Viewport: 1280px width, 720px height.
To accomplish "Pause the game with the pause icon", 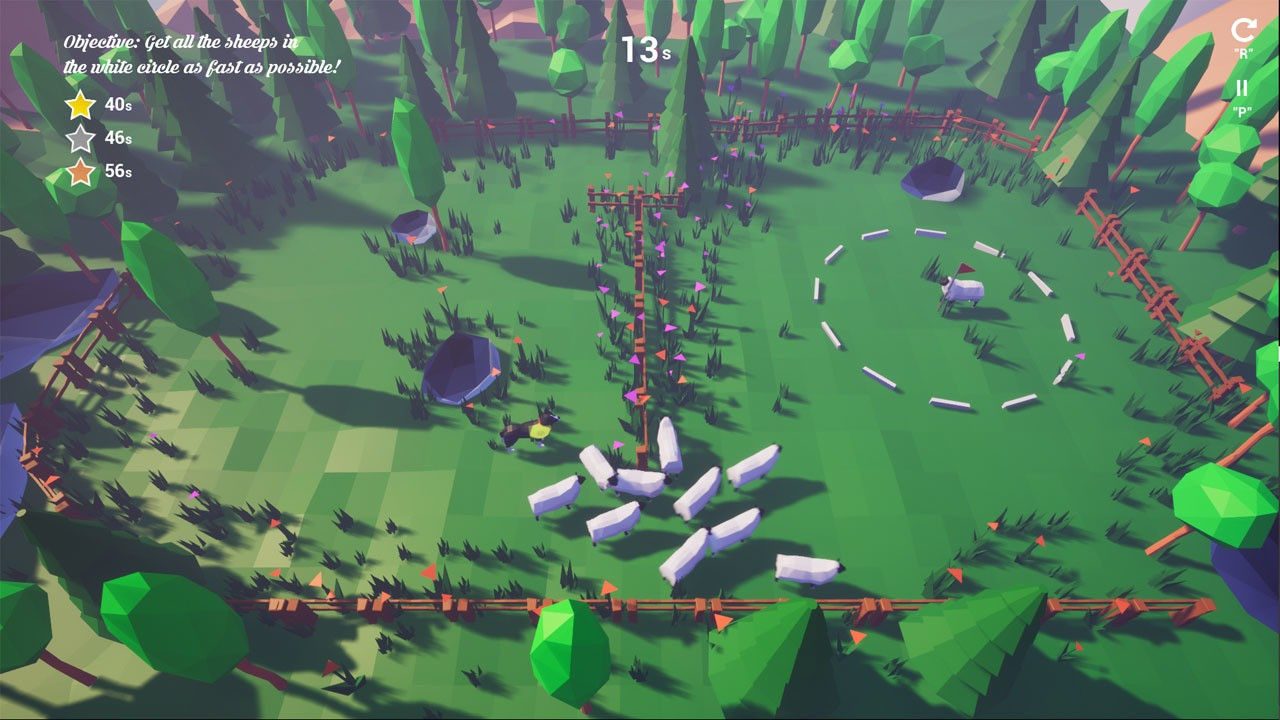I will tap(1242, 89).
